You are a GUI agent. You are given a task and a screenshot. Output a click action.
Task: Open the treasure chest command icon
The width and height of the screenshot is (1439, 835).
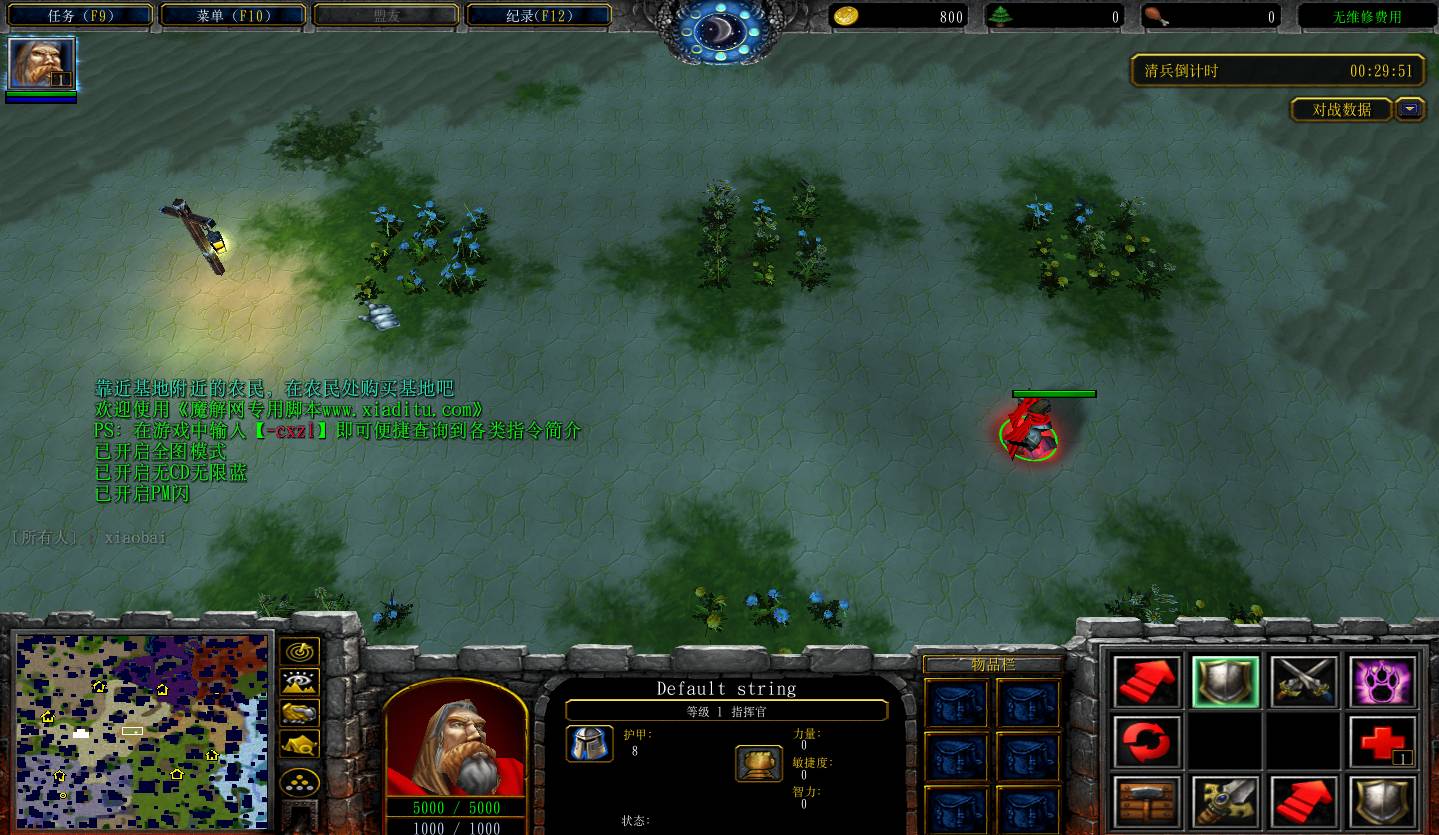tap(1146, 802)
